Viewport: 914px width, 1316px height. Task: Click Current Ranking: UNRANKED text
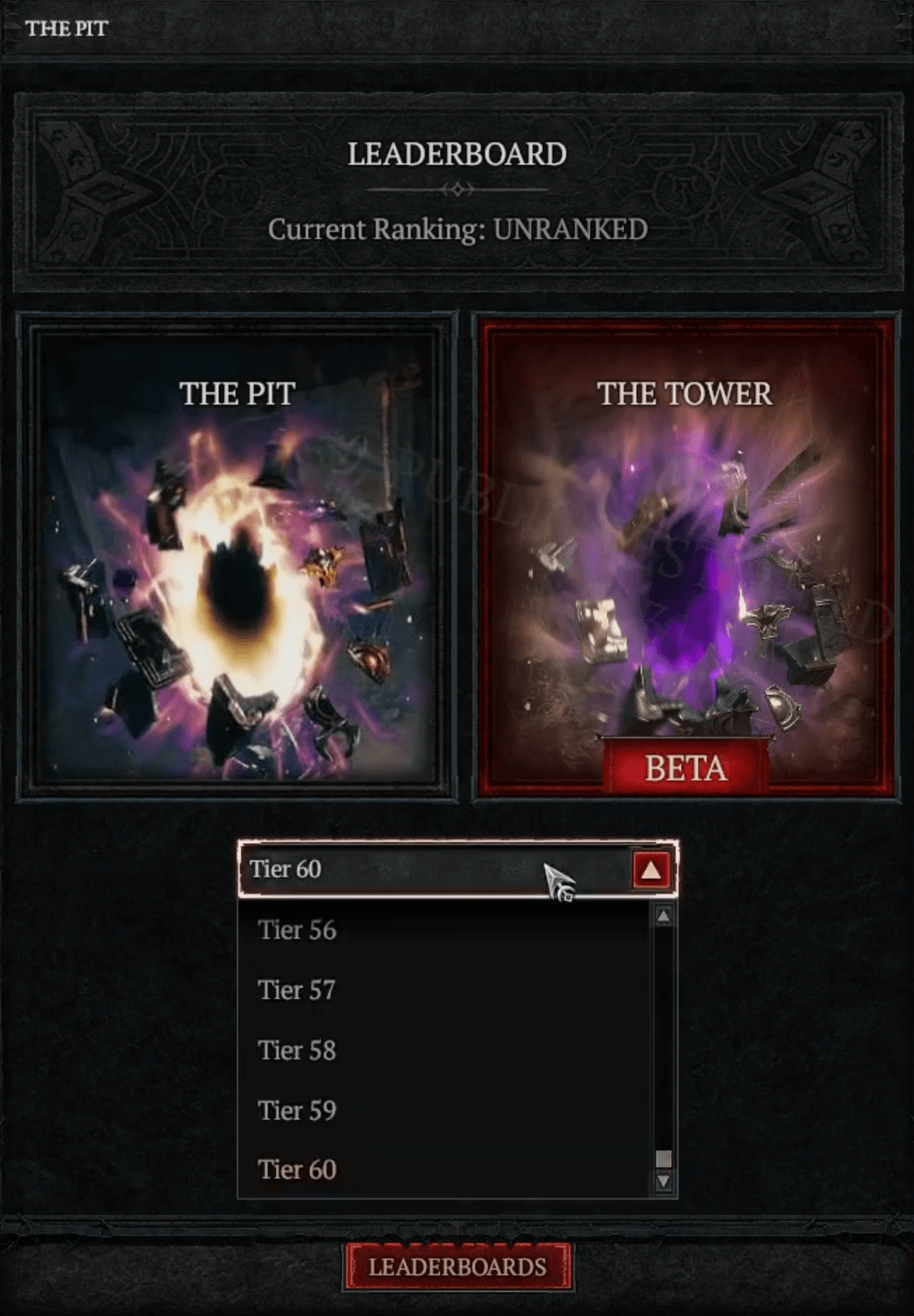tap(457, 229)
